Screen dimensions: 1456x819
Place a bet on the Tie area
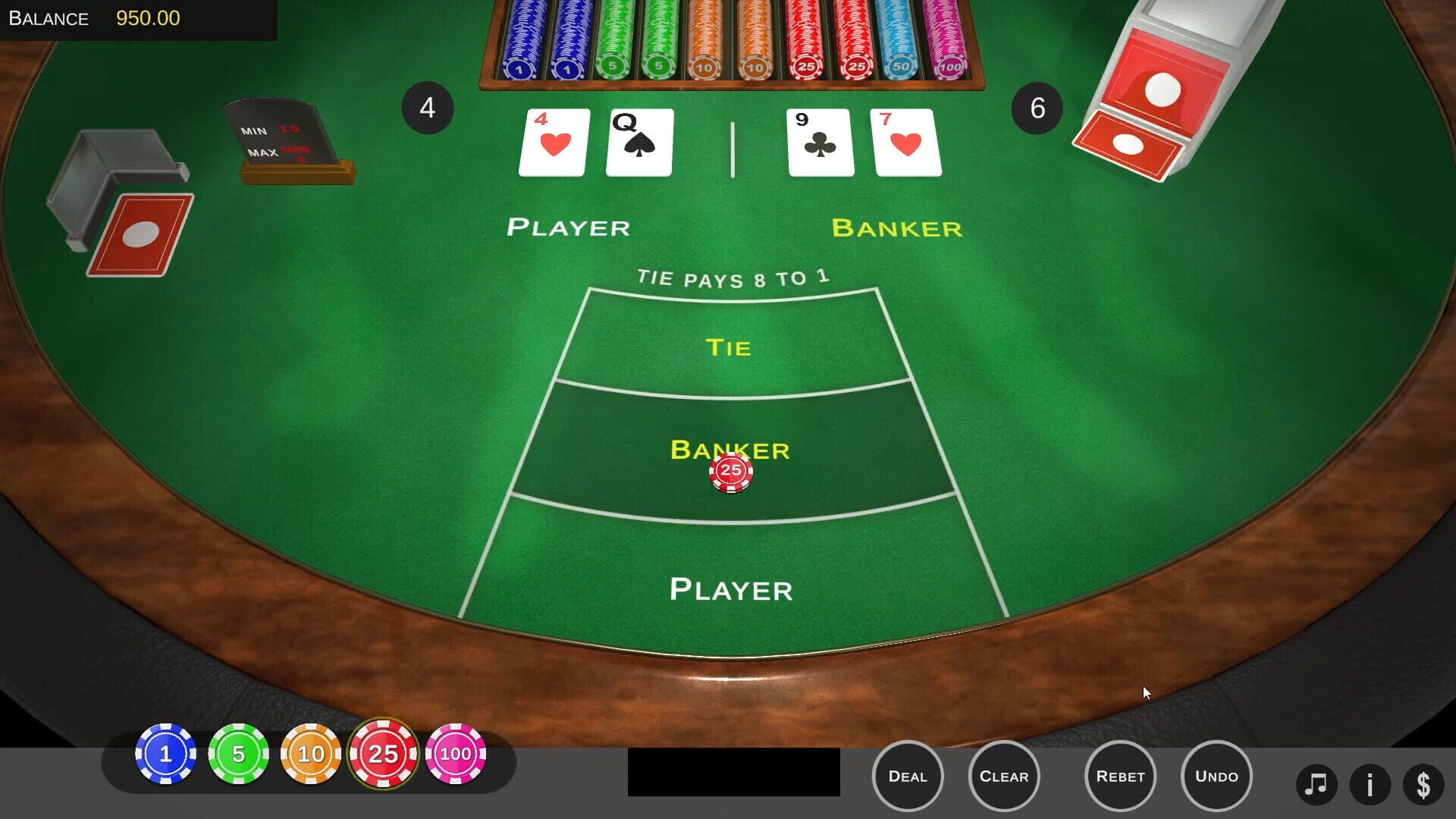[730, 347]
